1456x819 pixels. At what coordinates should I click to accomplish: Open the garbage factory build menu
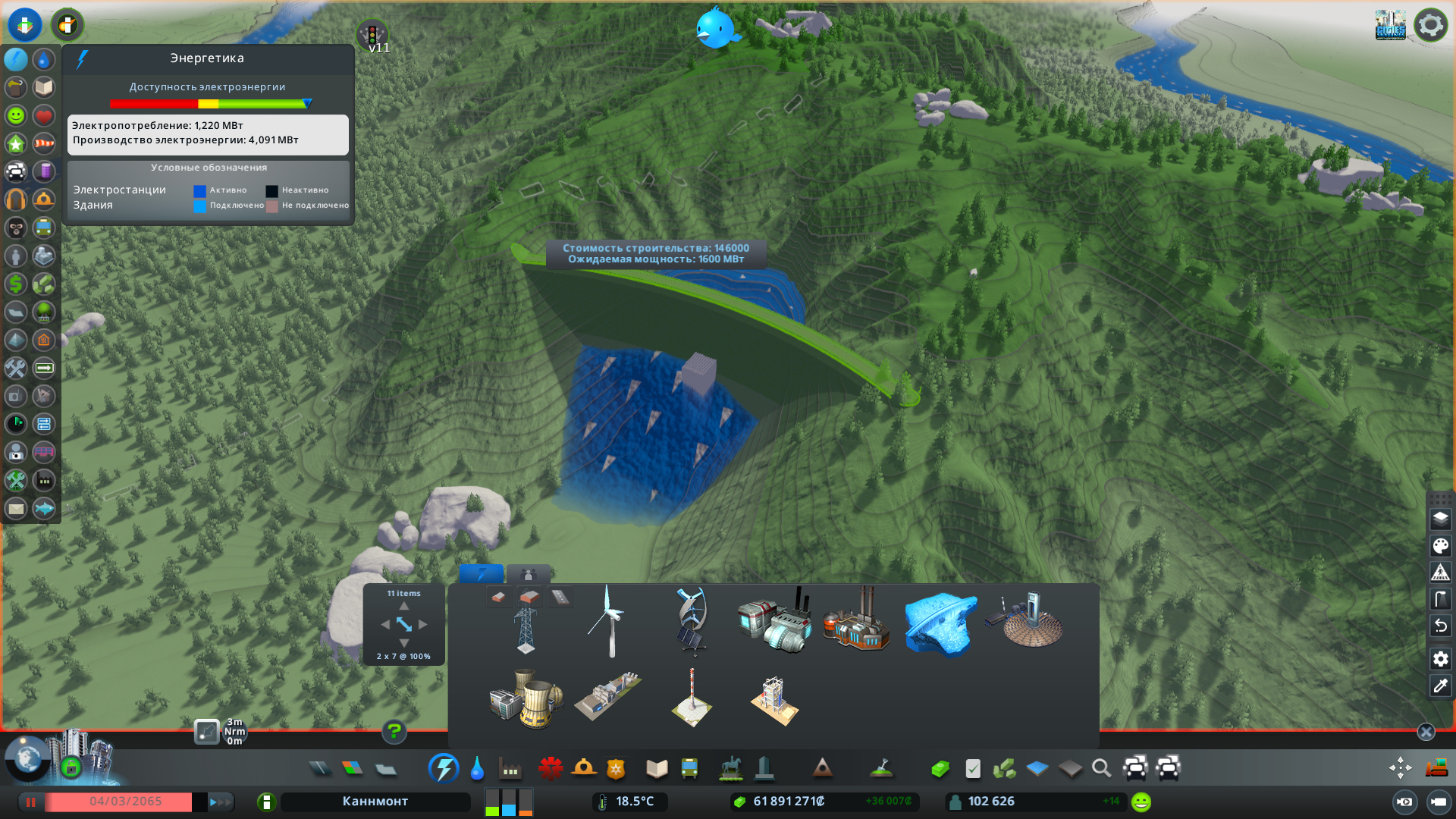point(510,769)
